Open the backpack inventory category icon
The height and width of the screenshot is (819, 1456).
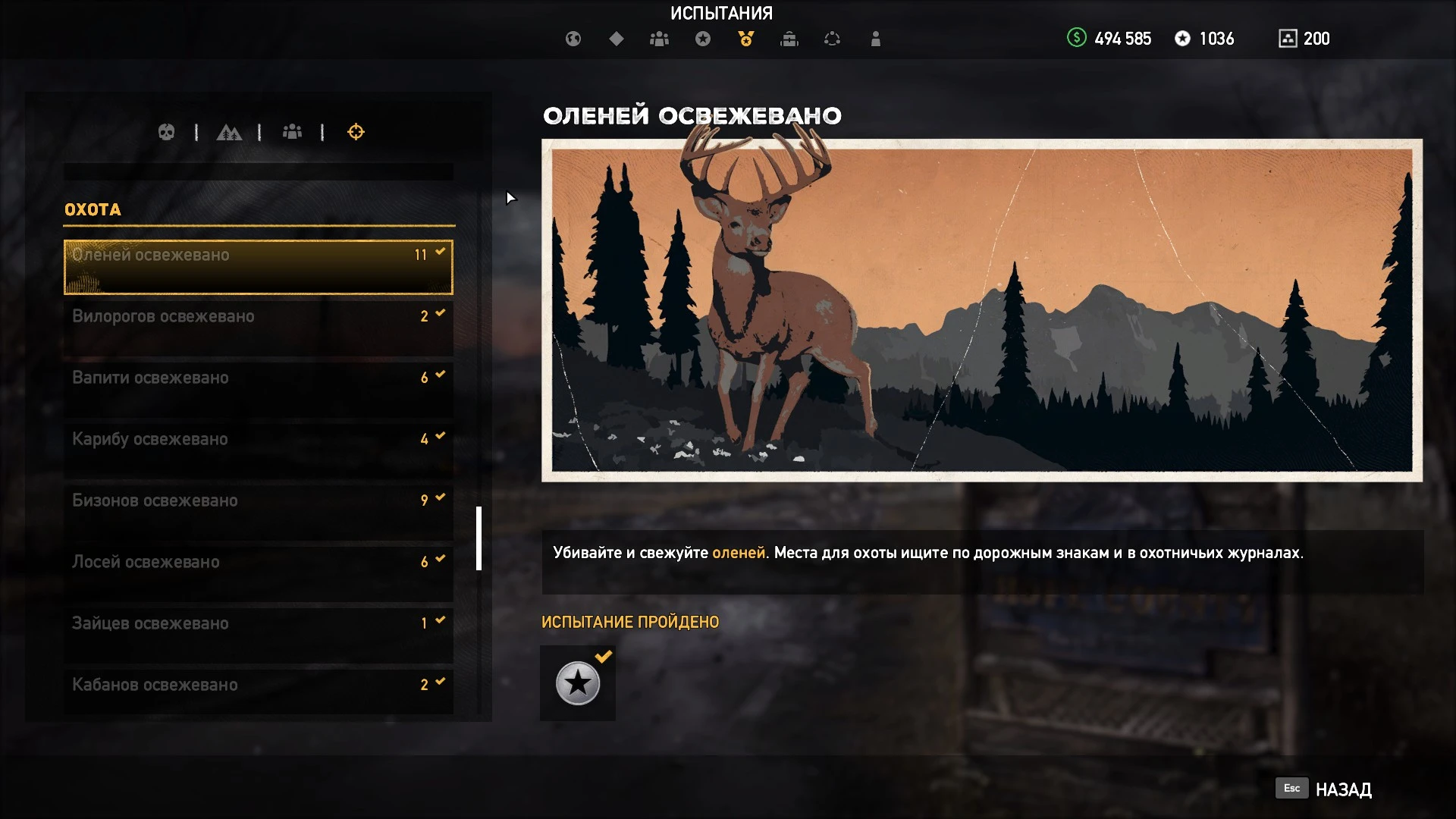coord(789,39)
